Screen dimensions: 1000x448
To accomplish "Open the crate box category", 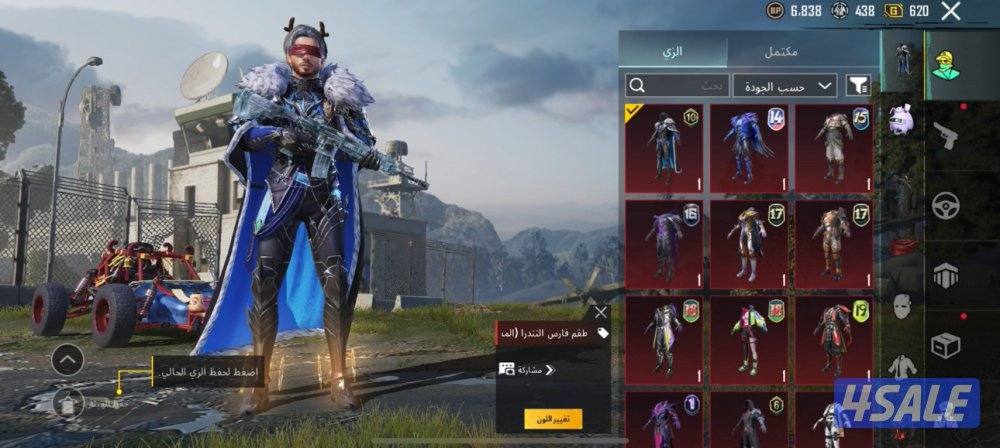I will (x=945, y=345).
